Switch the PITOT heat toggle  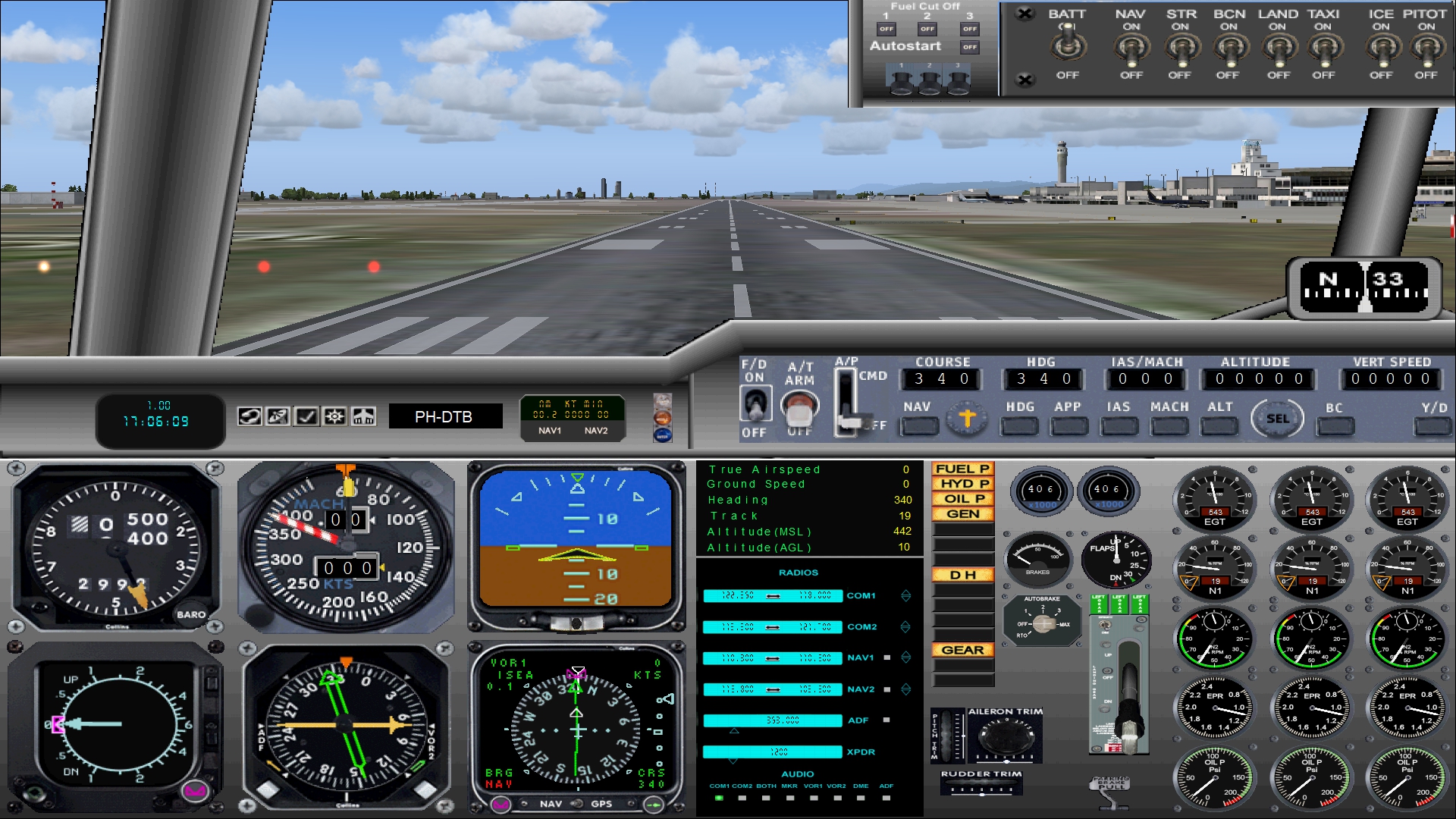coord(1426,49)
